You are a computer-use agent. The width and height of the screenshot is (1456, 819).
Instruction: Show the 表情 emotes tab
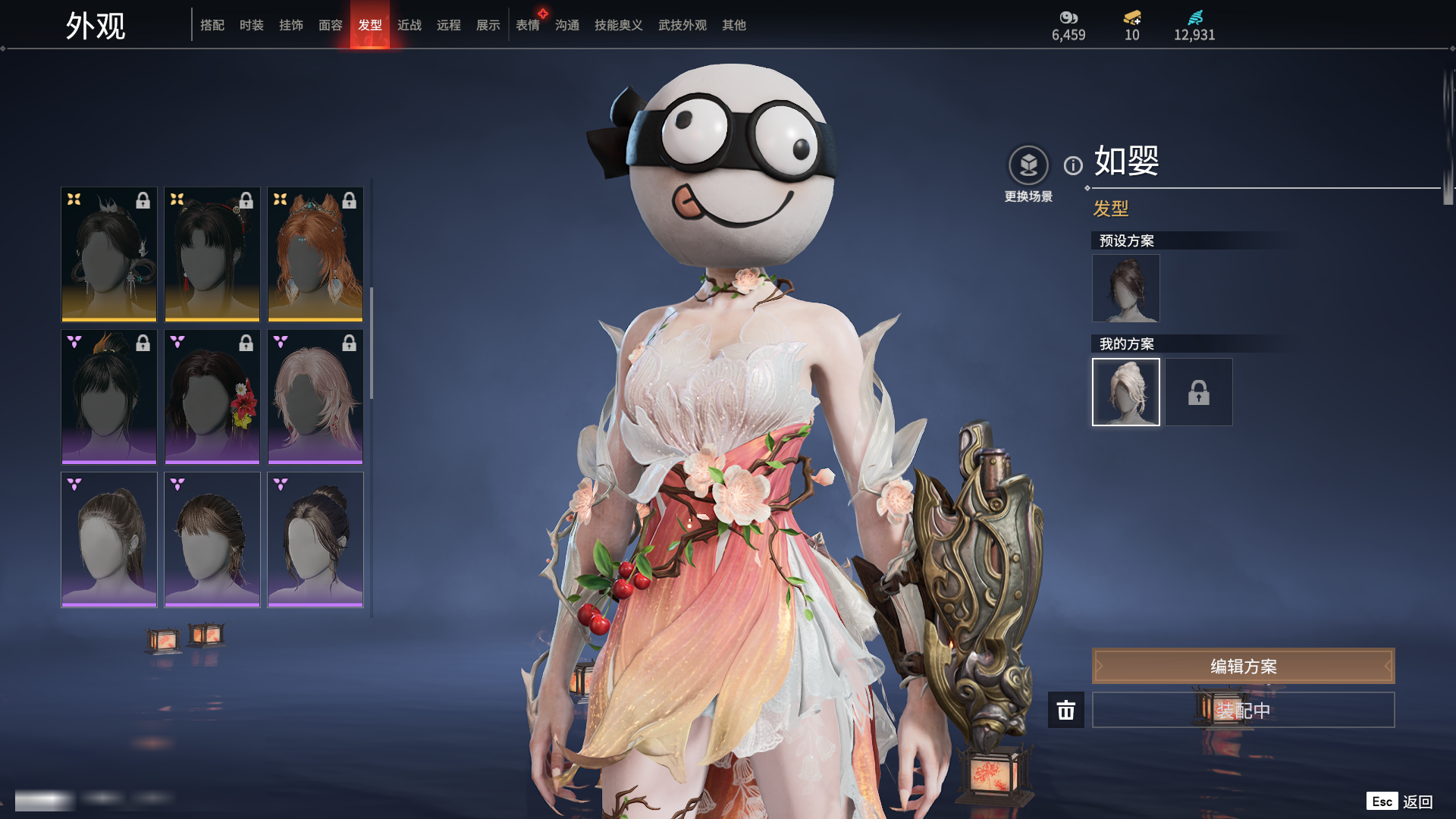[x=528, y=25]
